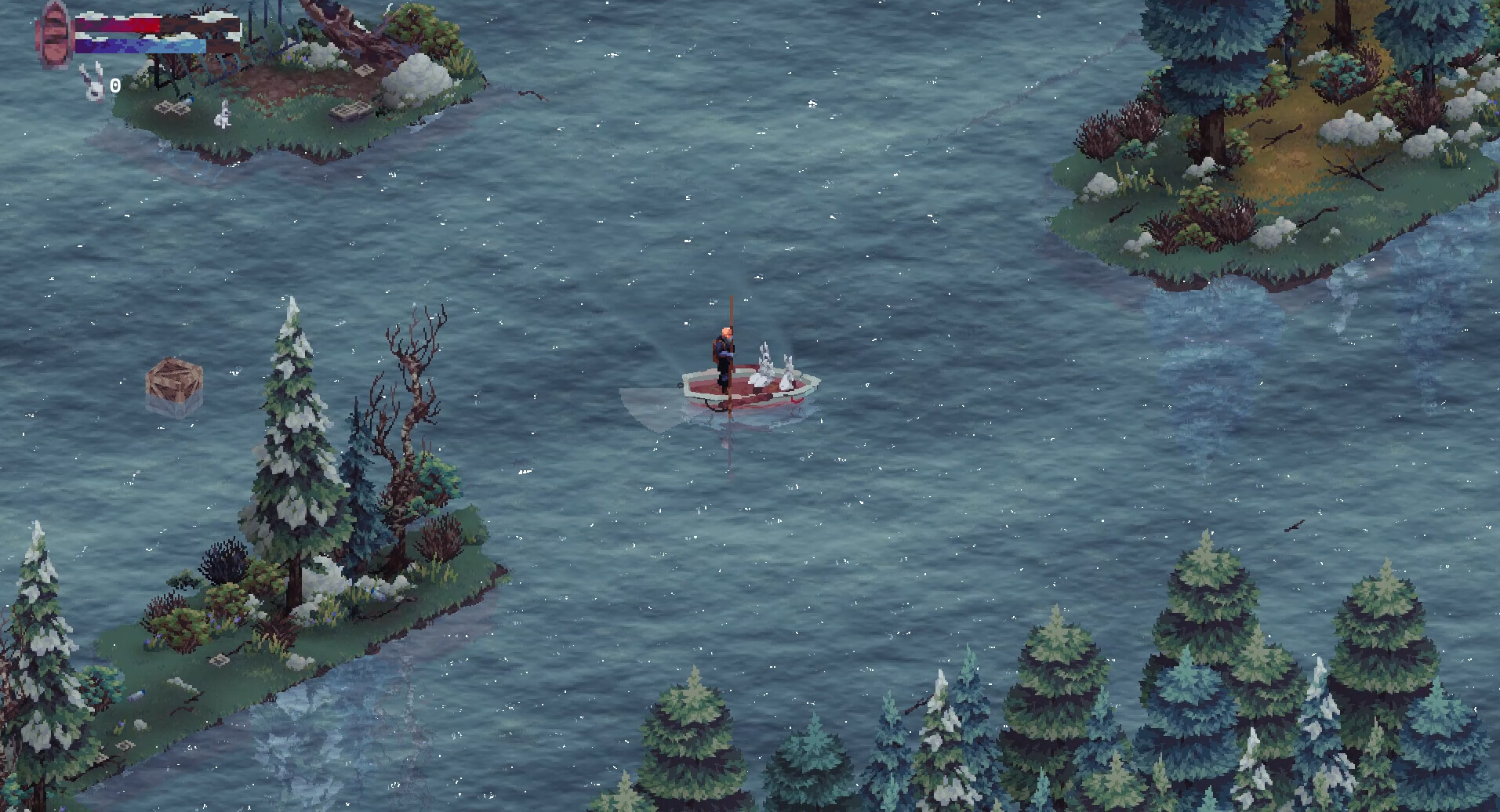Select the wooden paddle held by the character
Viewport: 1500px width, 812px height.
coord(730,314)
